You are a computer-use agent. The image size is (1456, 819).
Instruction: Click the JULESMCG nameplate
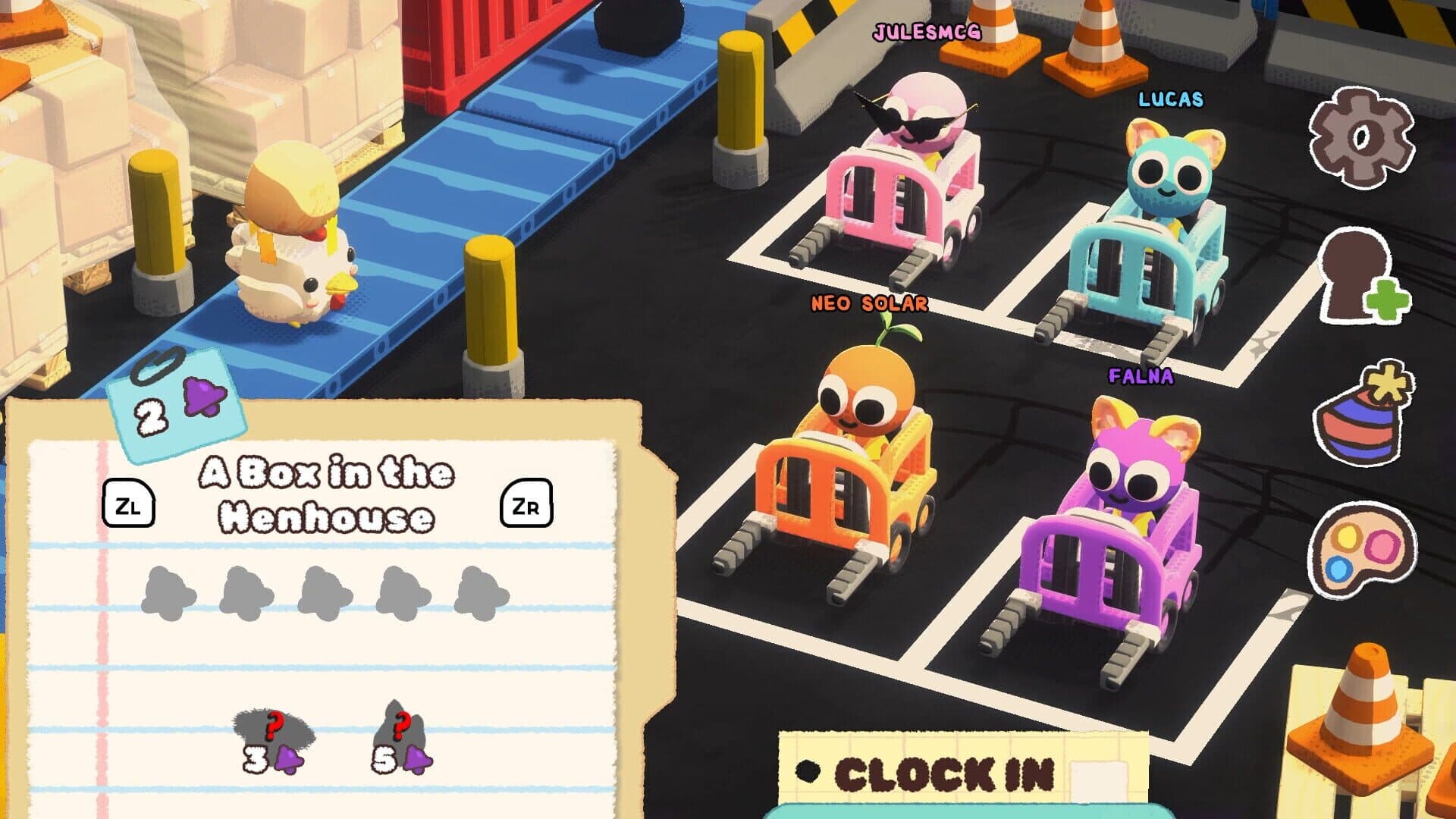[x=927, y=32]
